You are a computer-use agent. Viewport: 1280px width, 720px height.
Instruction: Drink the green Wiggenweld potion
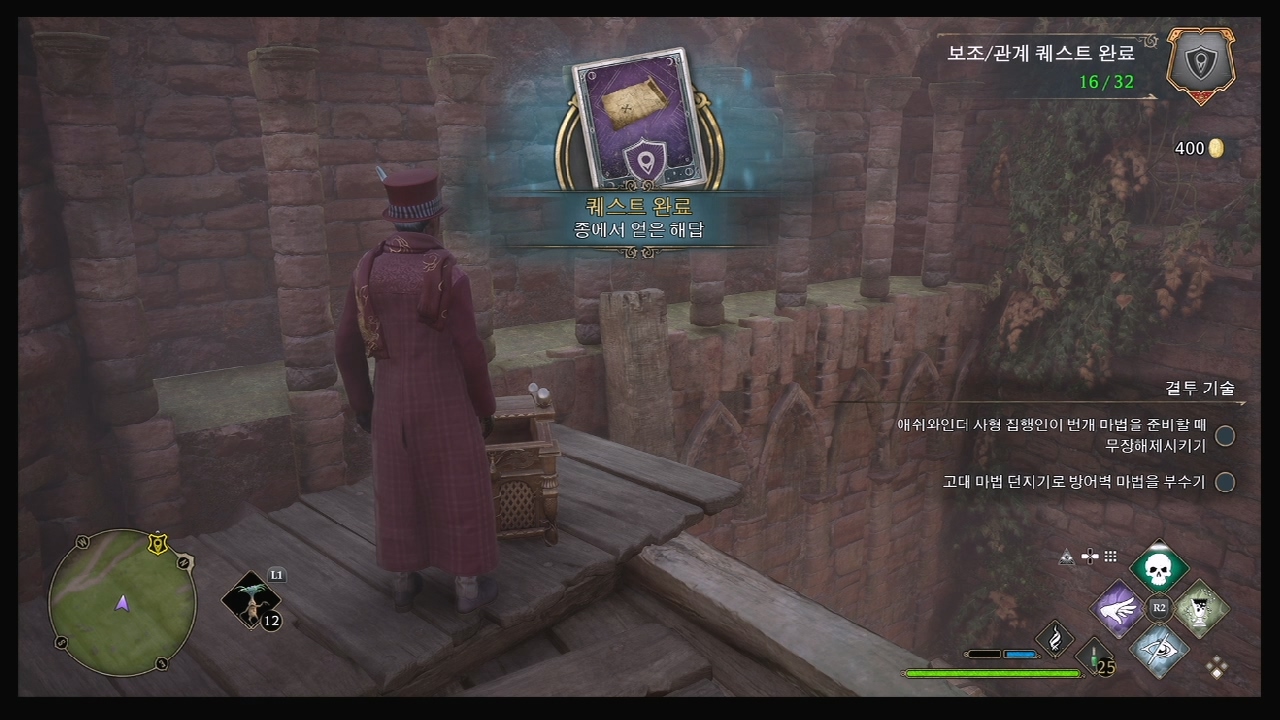pos(1096,656)
